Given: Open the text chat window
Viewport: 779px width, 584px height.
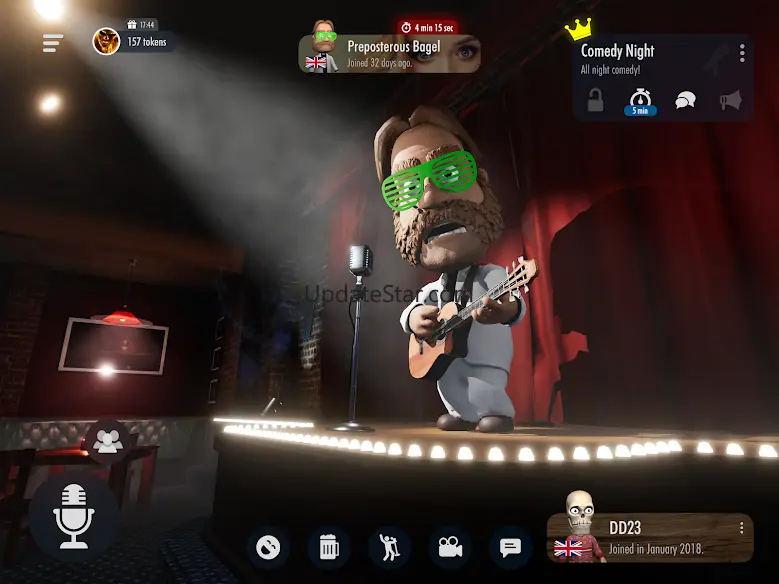Looking at the screenshot, I should tap(510, 547).
